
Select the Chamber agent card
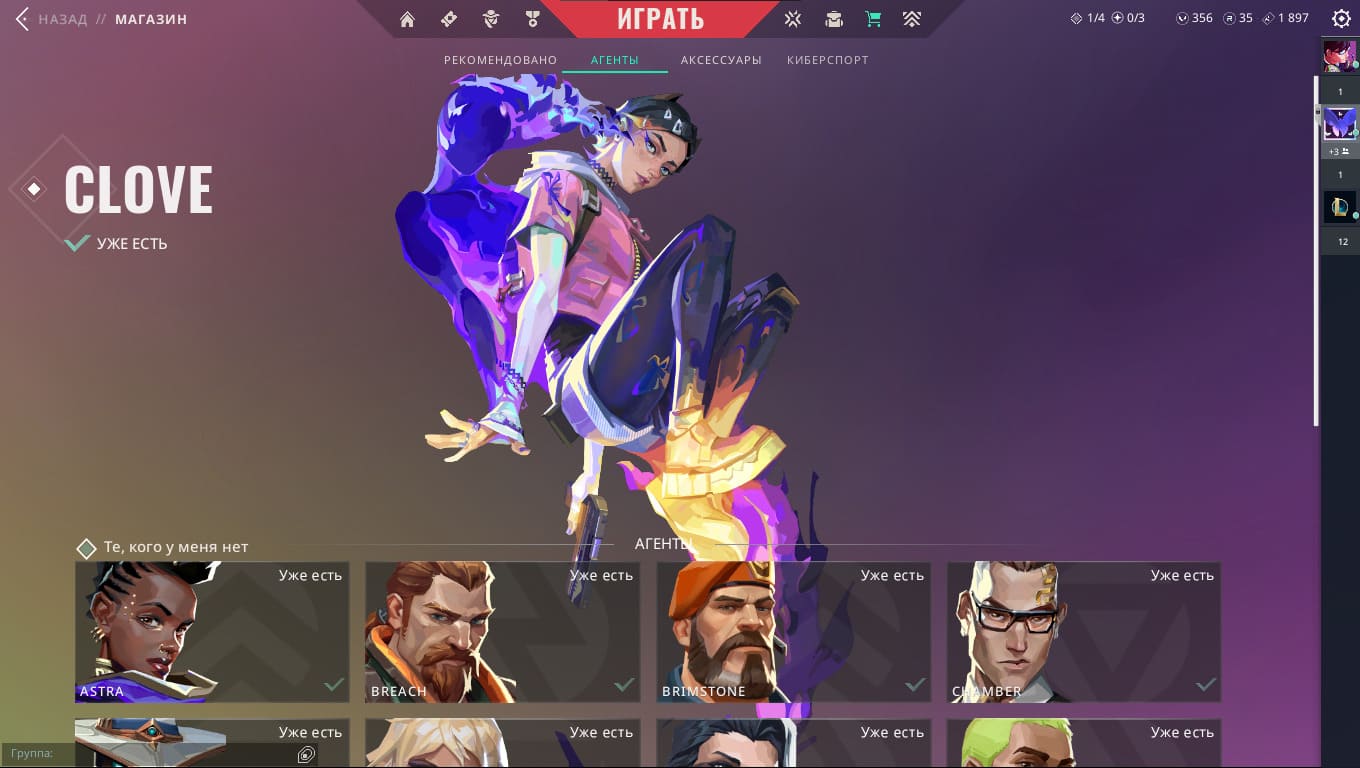[1084, 632]
